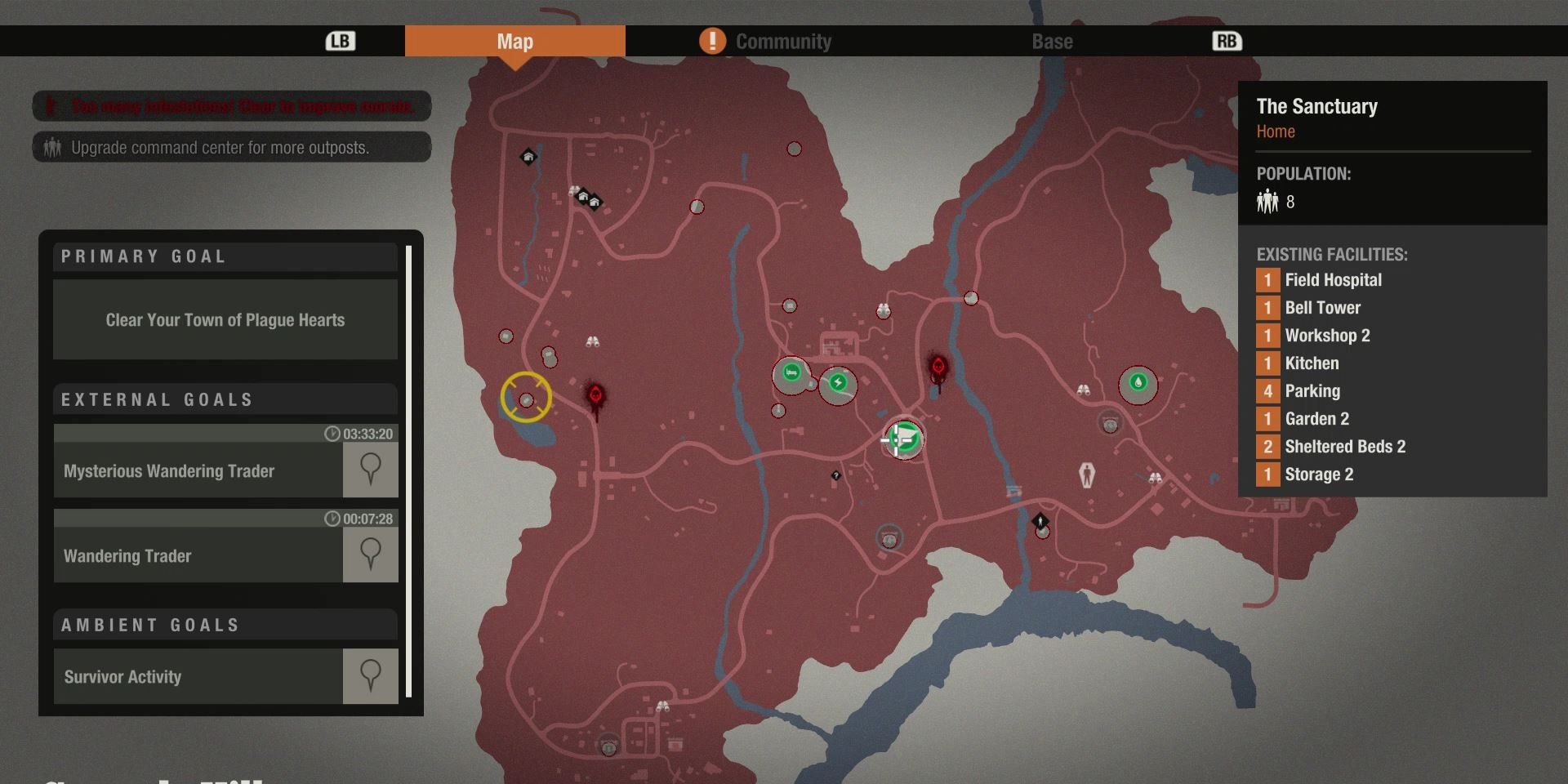The height and width of the screenshot is (784, 1568).
Task: Select the Clear Your Town of Plague Hearts goal
Action: [225, 320]
